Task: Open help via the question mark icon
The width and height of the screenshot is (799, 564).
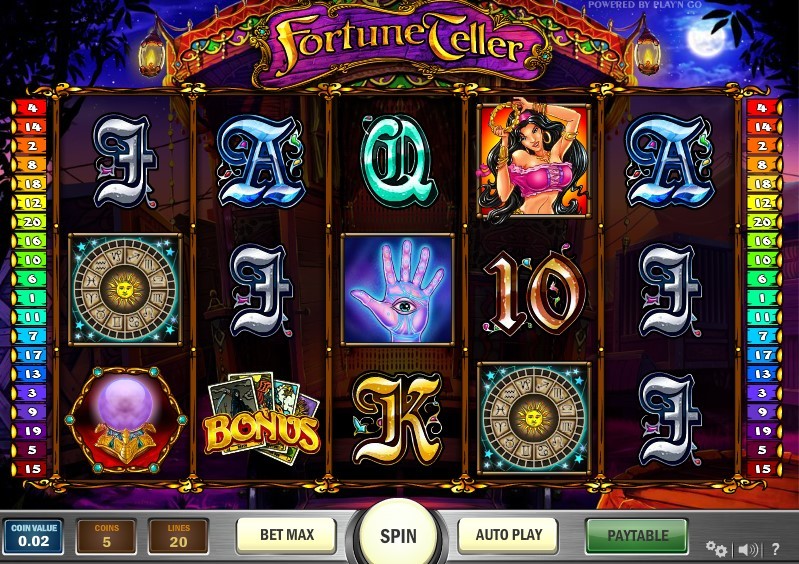Action: coord(775,549)
